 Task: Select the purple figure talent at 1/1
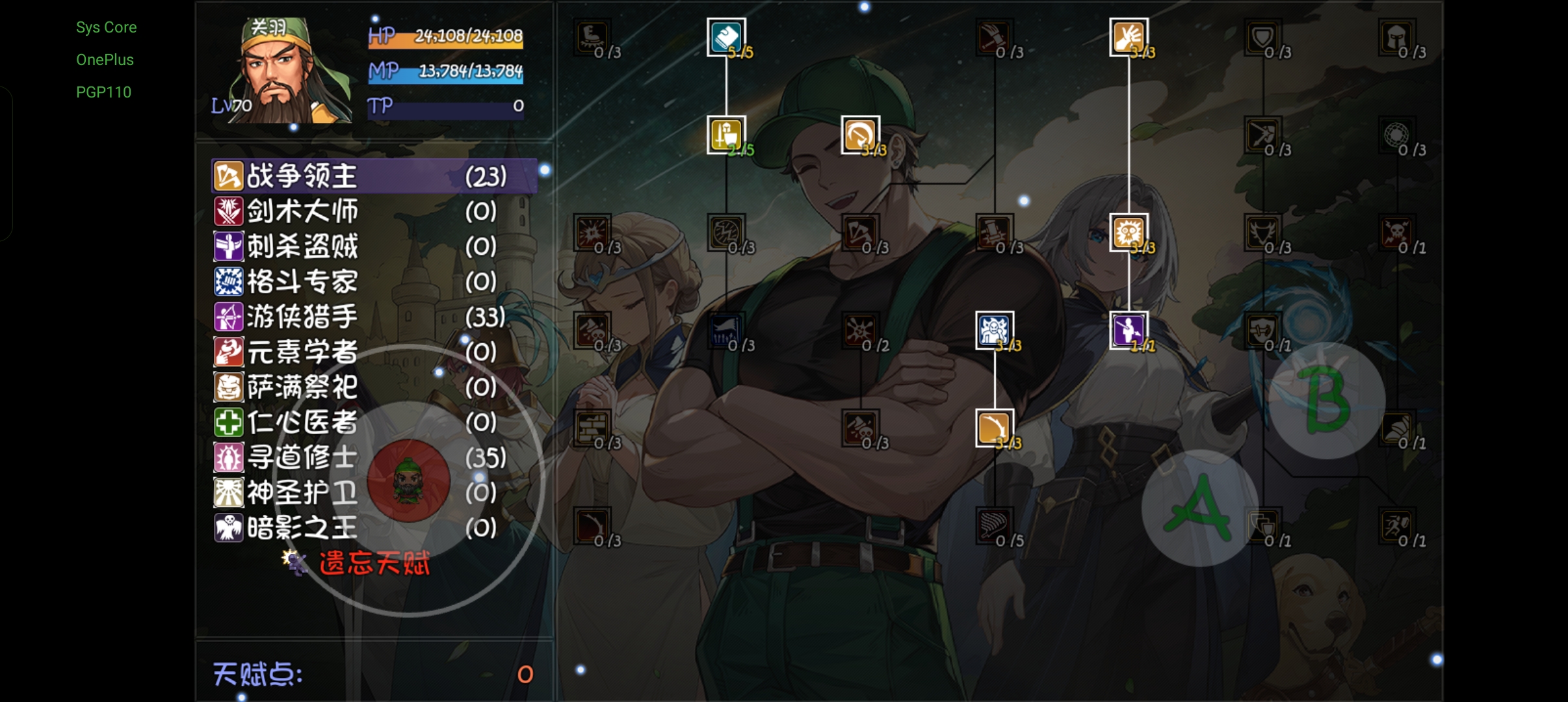[x=1129, y=330]
